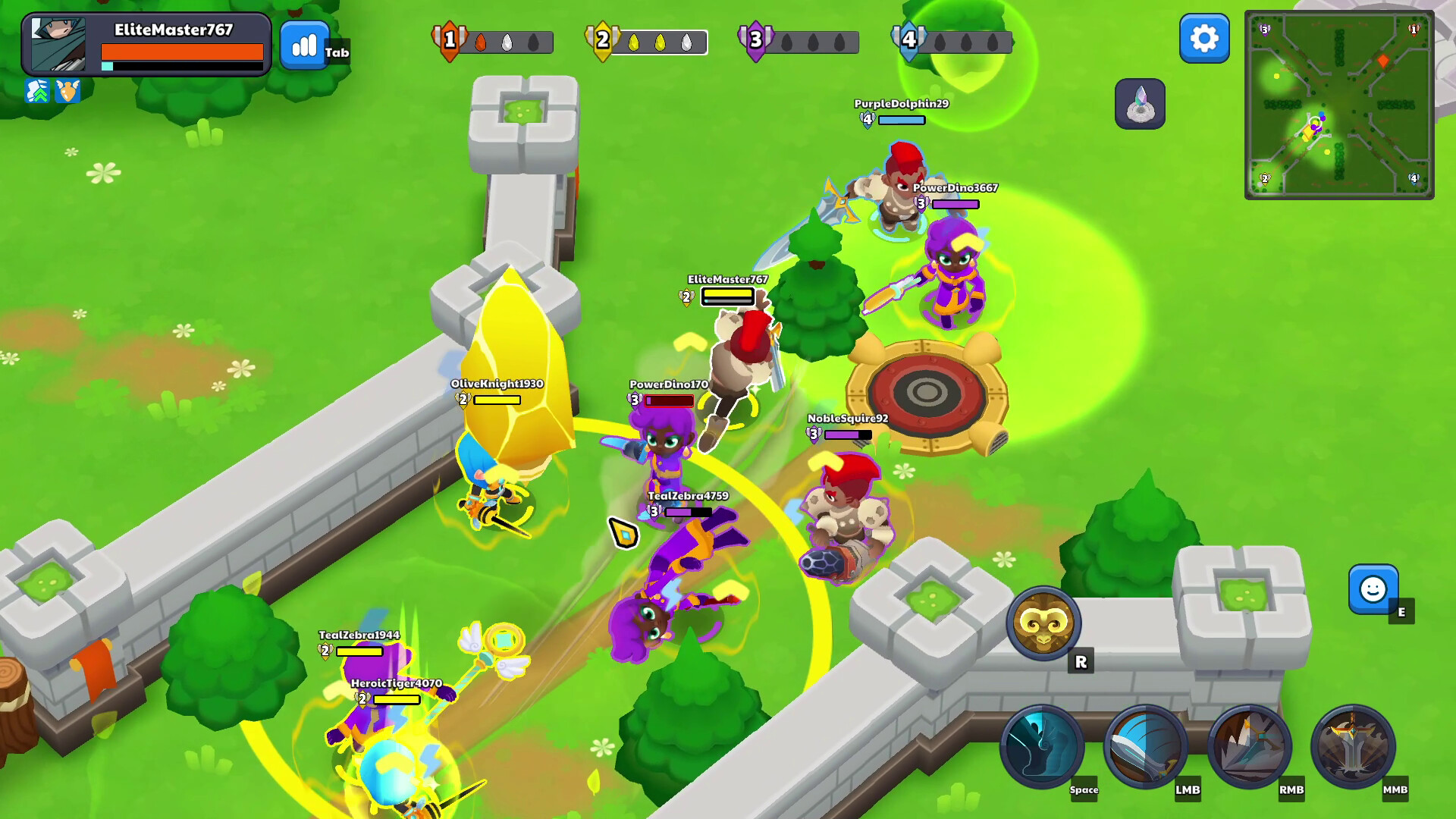Image resolution: width=1456 pixels, height=819 pixels.
Task: Open the settings gear menu
Action: (x=1202, y=39)
